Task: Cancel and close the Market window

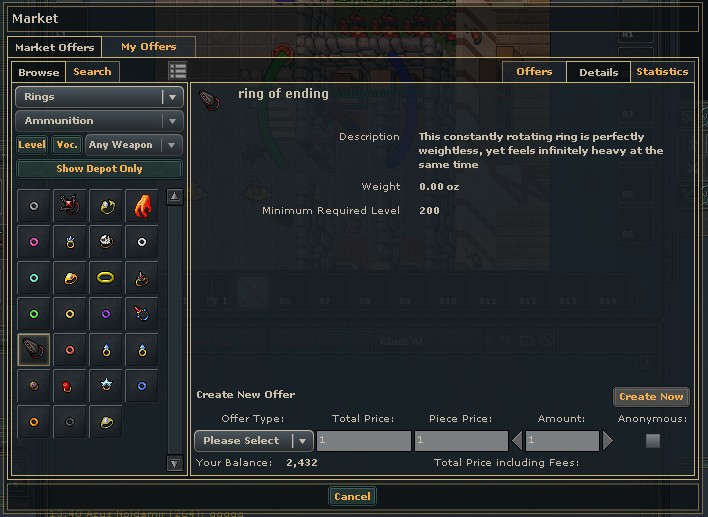Action: [x=352, y=497]
